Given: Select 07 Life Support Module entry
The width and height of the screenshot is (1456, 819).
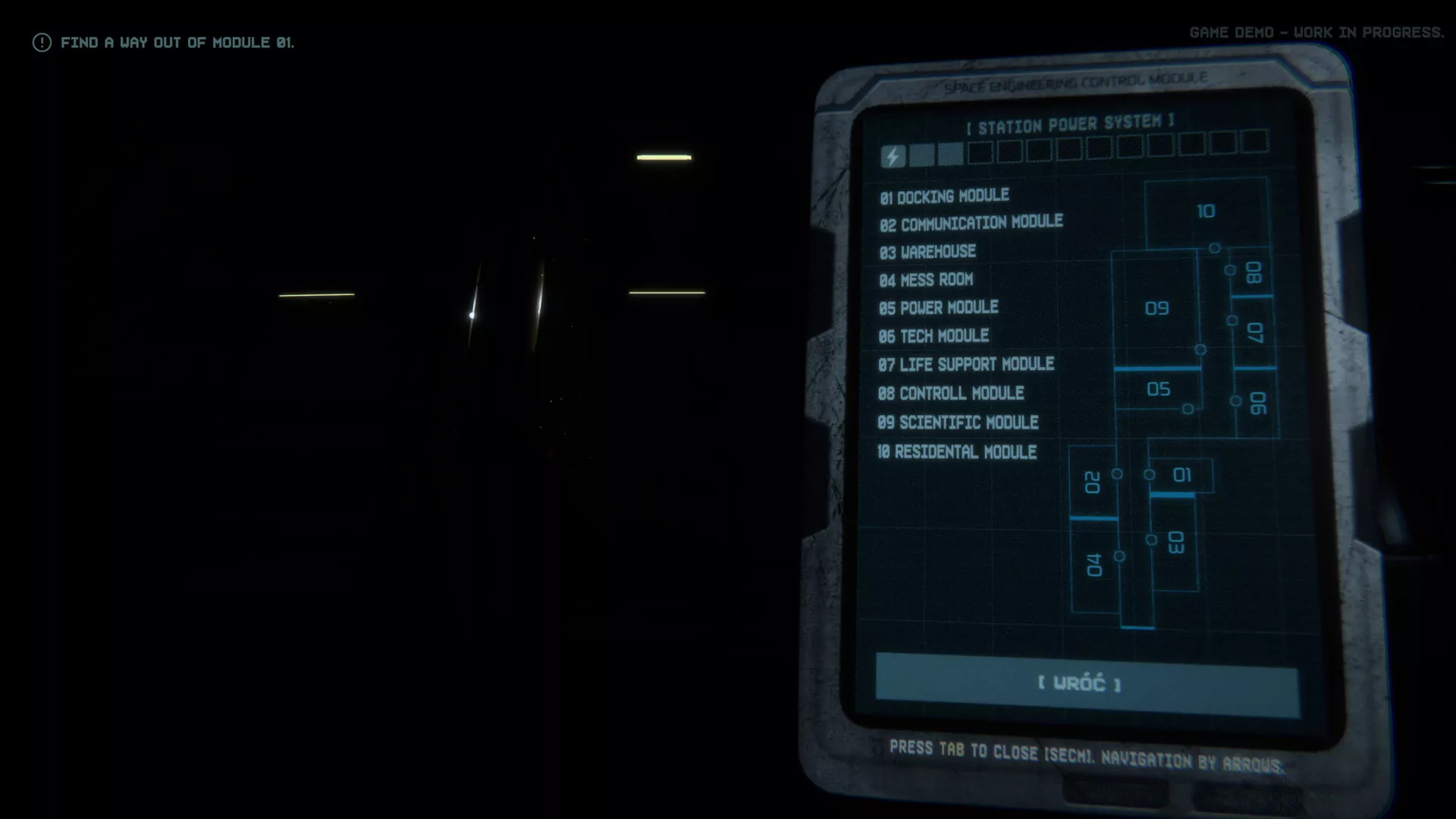Looking at the screenshot, I should (x=965, y=365).
